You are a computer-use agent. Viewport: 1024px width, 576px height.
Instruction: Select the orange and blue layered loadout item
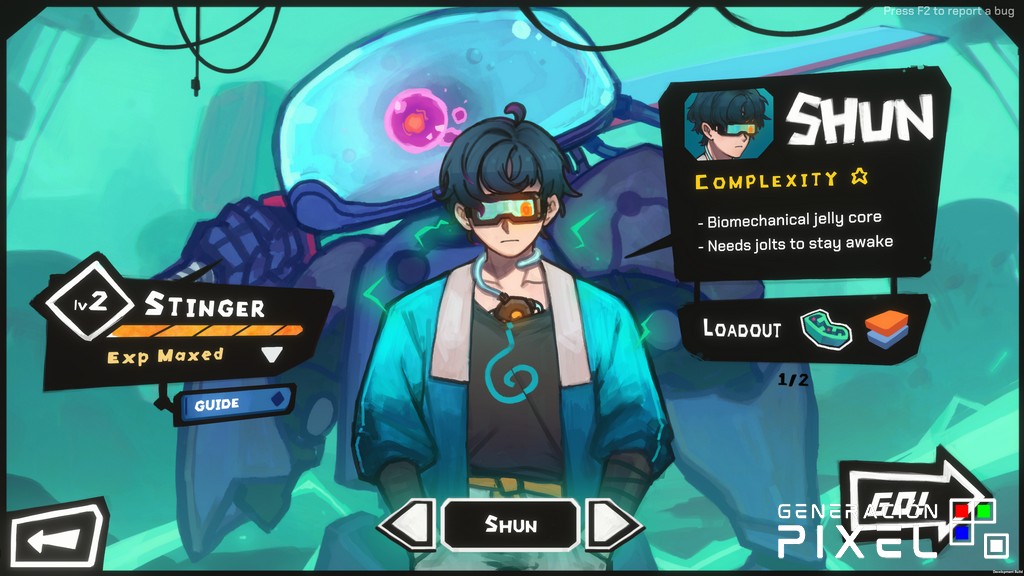[886, 330]
